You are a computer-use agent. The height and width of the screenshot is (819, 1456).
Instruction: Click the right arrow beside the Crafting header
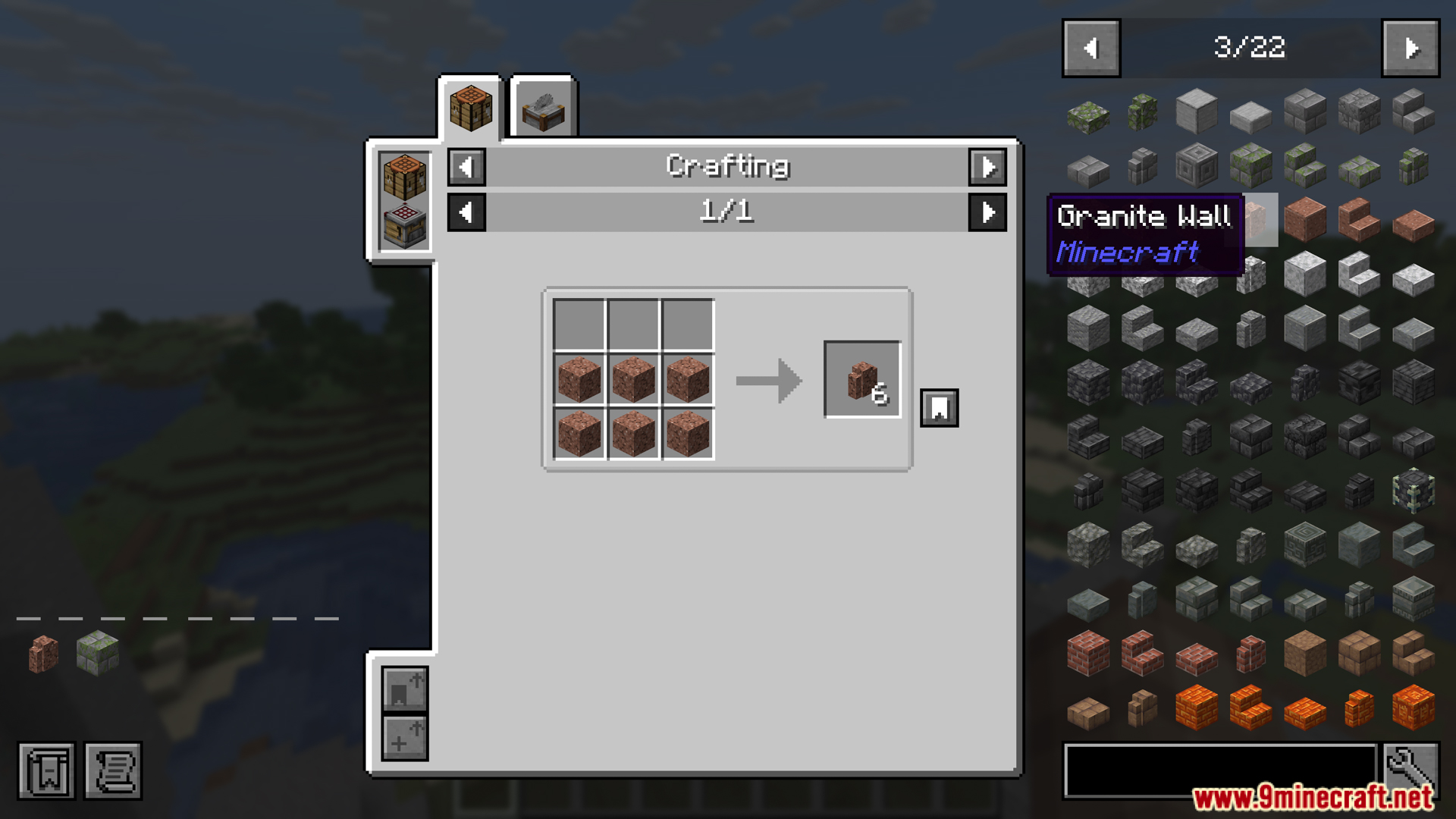point(988,168)
